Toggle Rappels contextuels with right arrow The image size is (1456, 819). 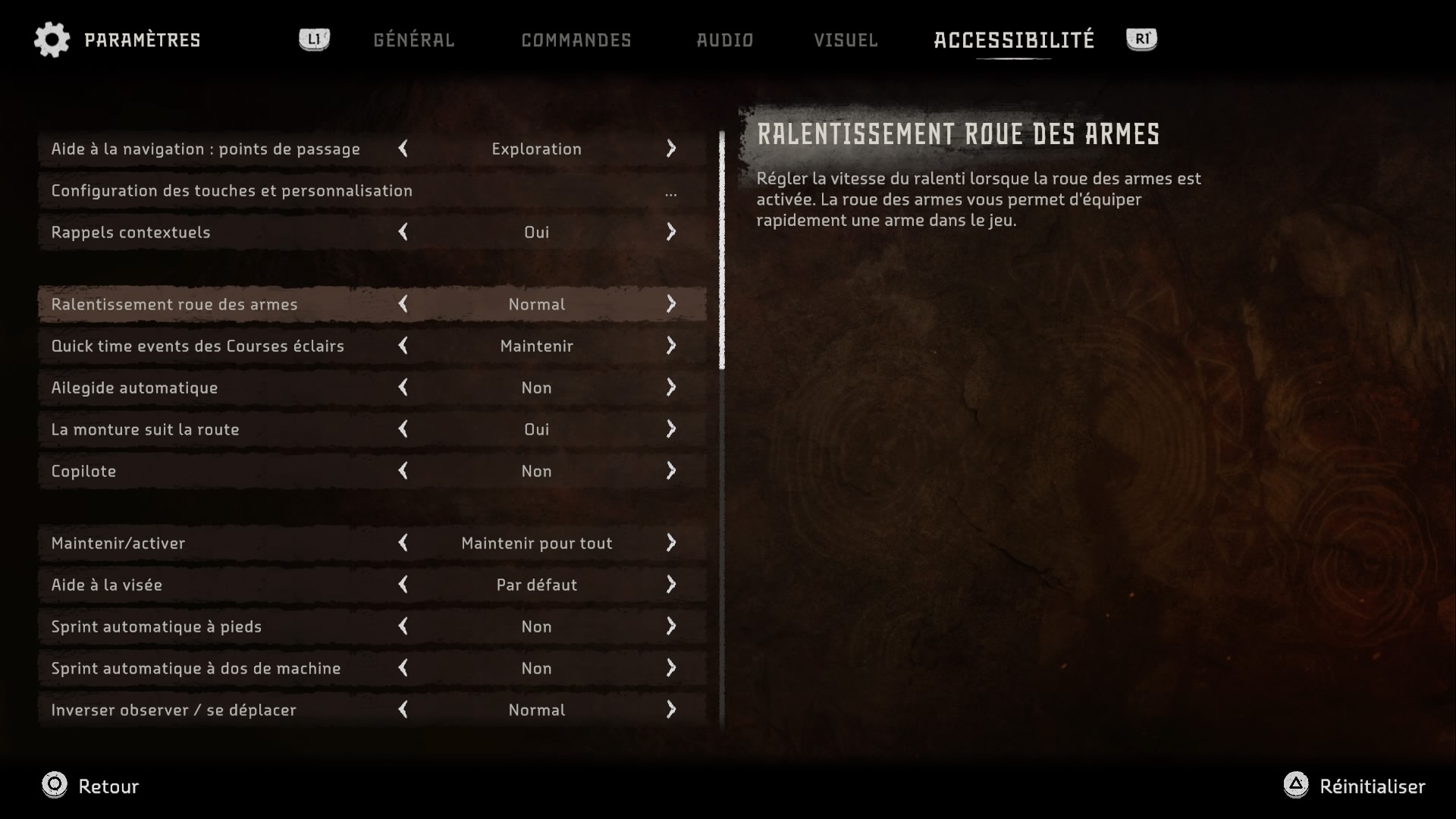pos(671,232)
